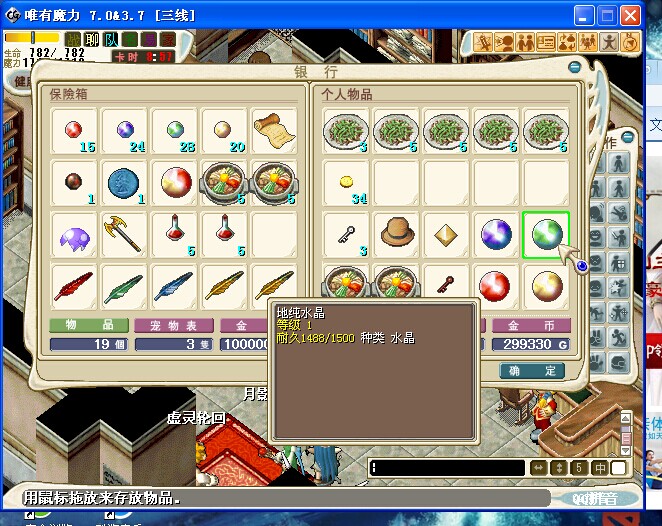
Task: Select the gold coin stack of 34
Action: click(347, 181)
